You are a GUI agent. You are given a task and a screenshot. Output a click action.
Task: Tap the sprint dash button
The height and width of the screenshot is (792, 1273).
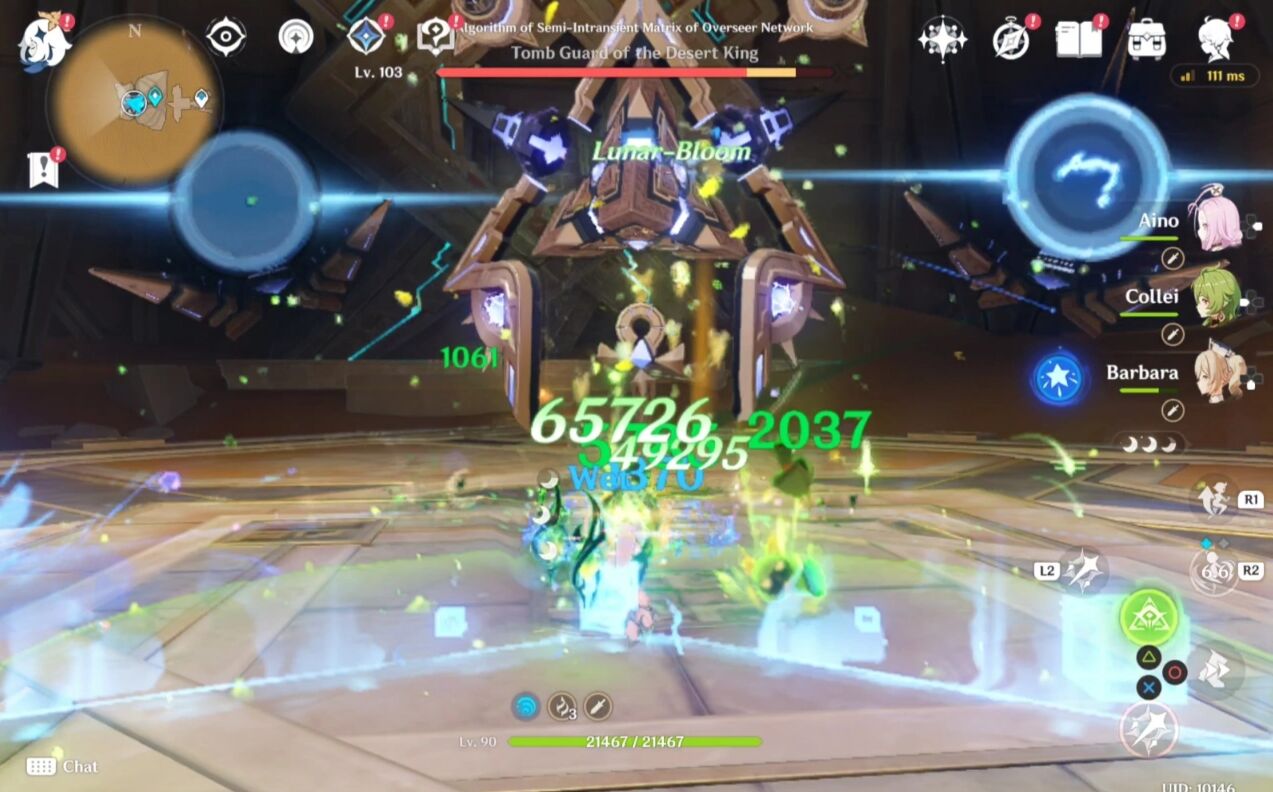(1214, 669)
